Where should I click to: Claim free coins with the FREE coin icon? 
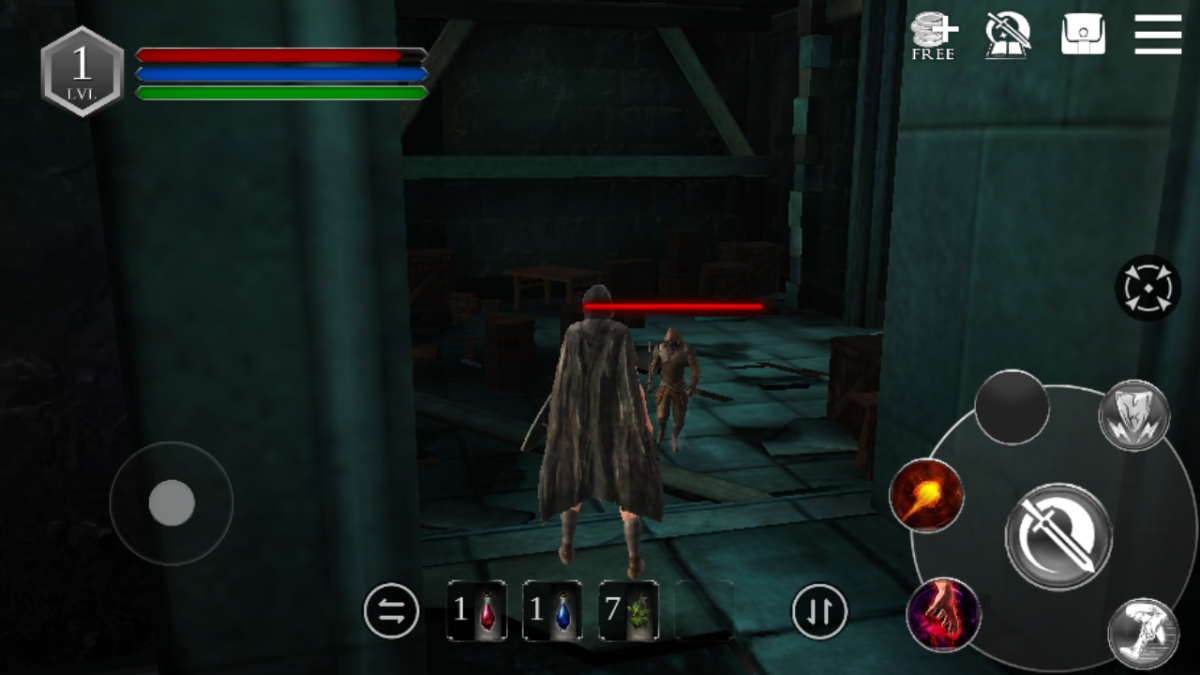pyautogui.click(x=933, y=37)
